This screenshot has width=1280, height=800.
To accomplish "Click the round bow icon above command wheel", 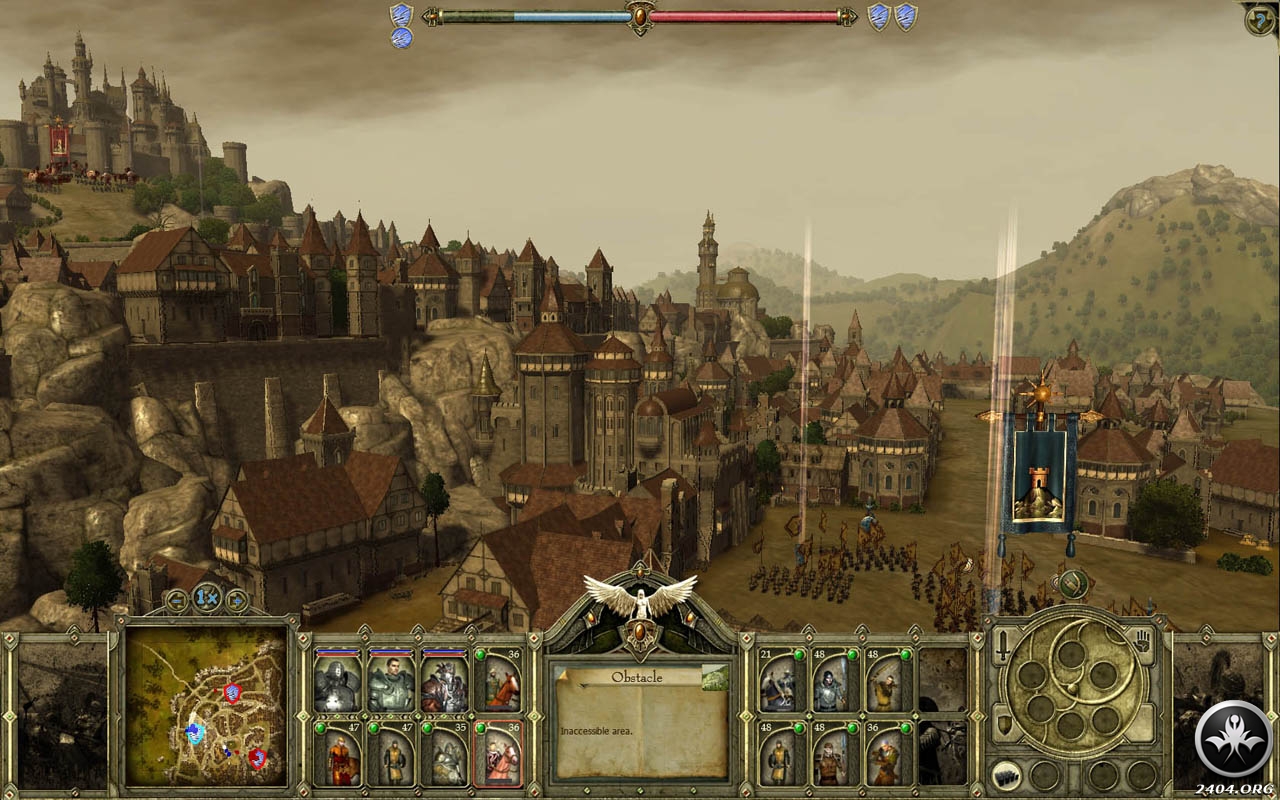I will point(1072,584).
